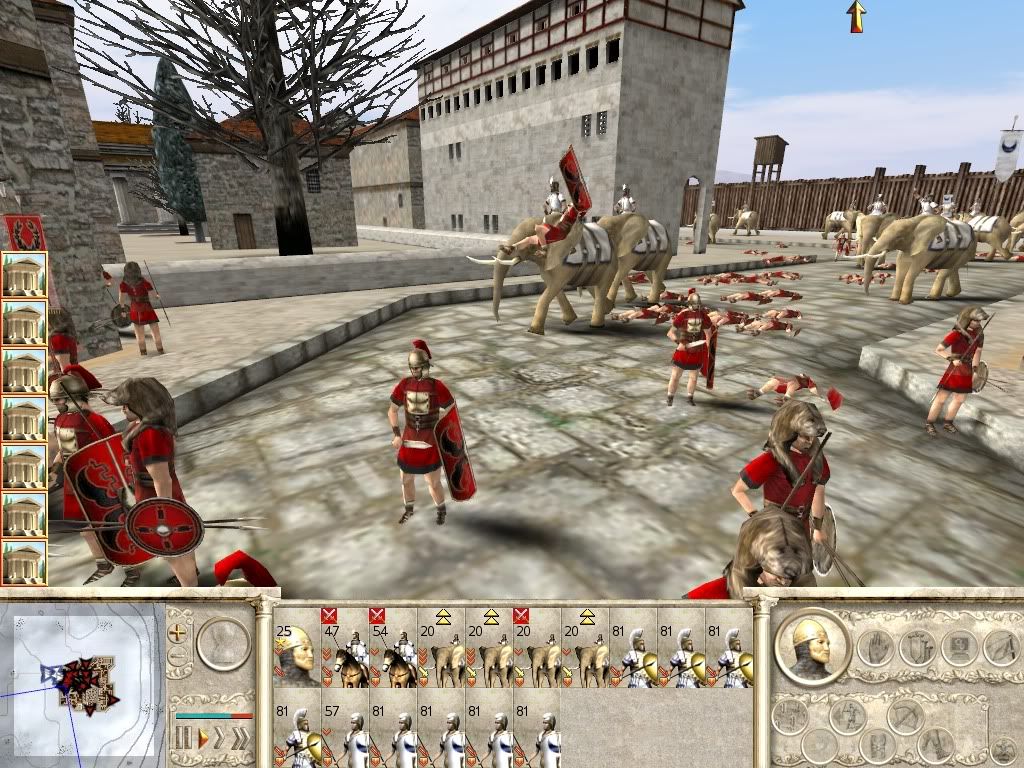Click the red laurel wreath faction banner
The height and width of the screenshot is (768, 1024).
pyautogui.click(x=23, y=232)
